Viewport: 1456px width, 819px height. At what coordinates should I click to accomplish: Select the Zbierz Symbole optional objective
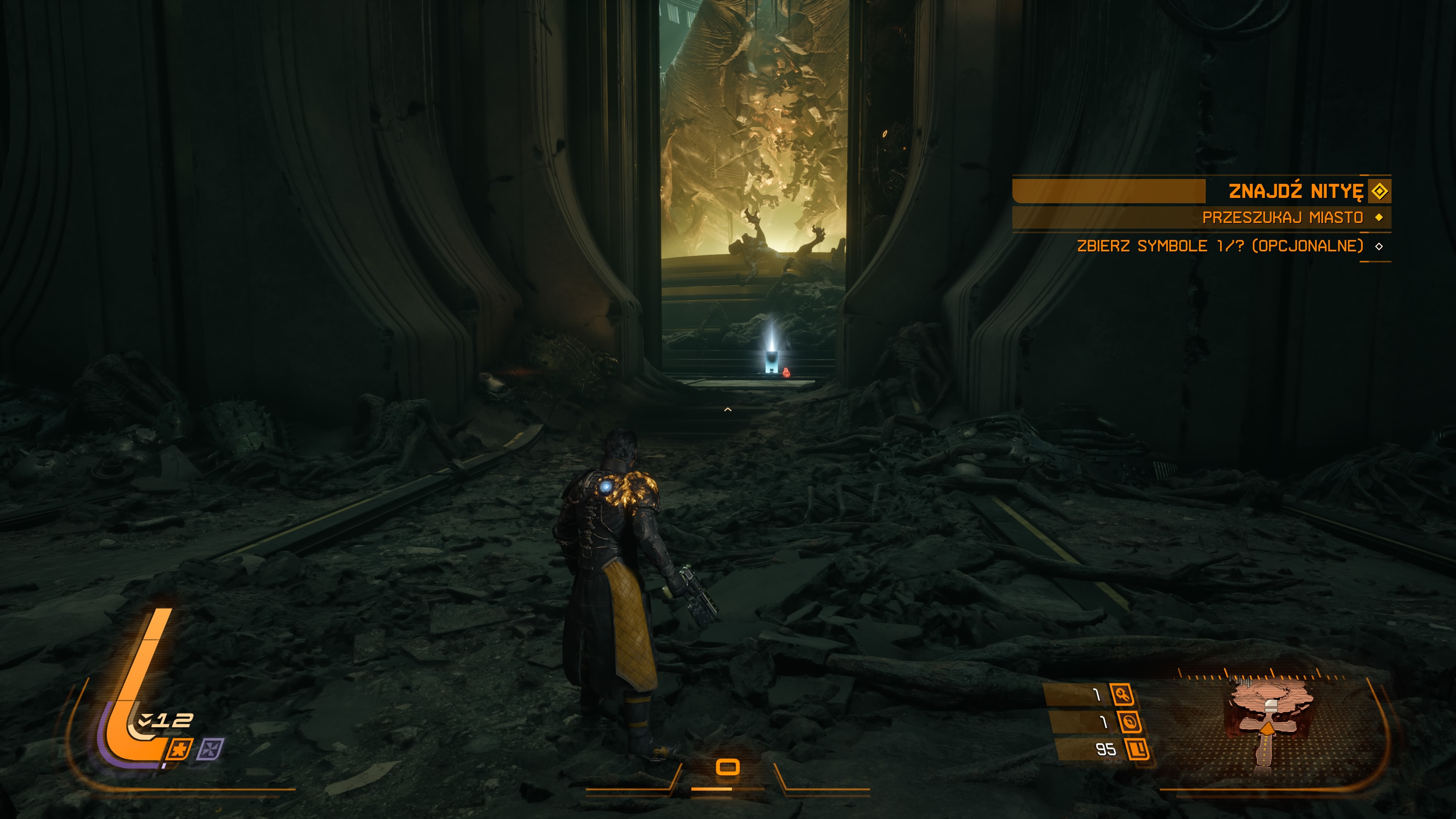click(x=1220, y=246)
